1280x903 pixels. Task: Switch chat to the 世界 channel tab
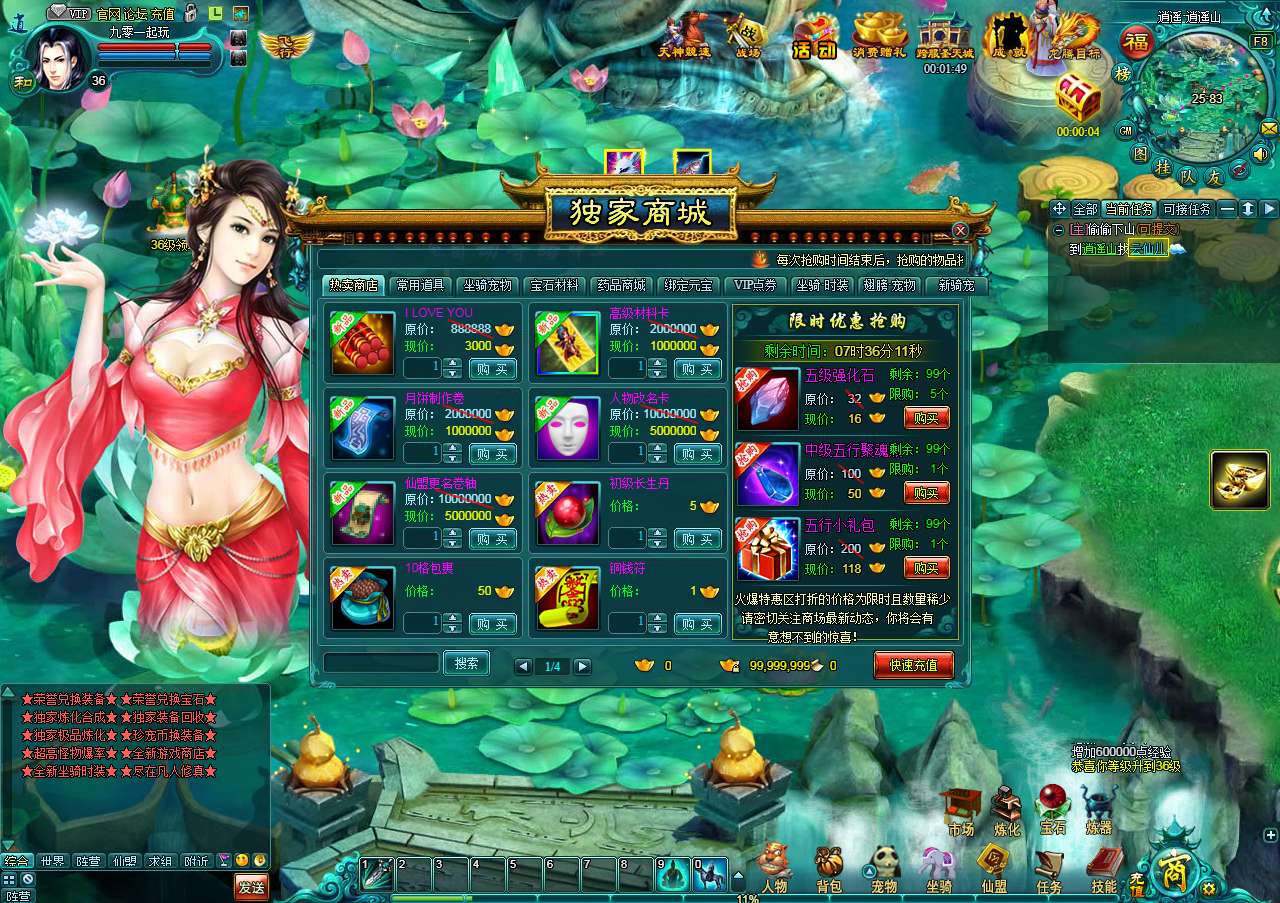tap(52, 861)
